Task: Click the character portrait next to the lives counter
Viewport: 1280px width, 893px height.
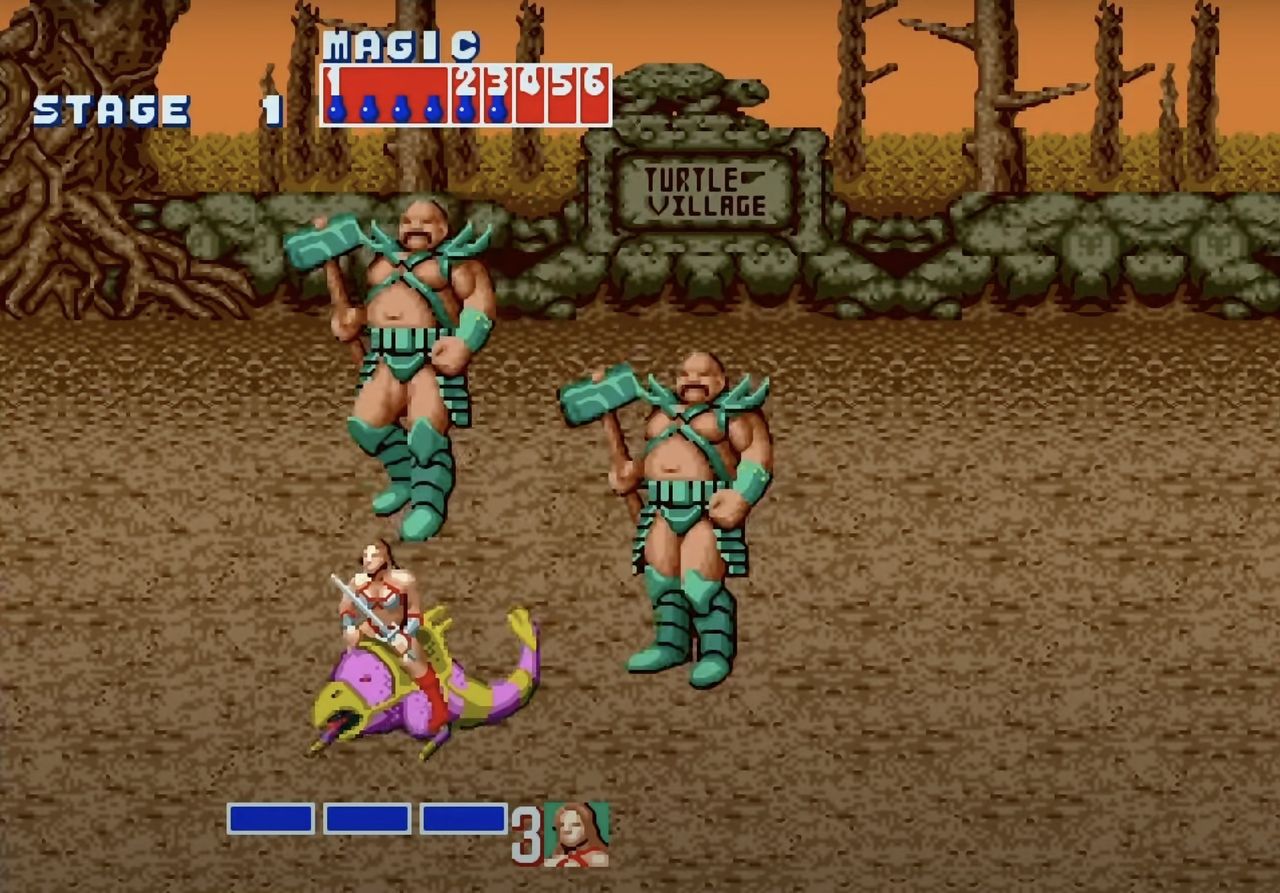Action: [575, 835]
